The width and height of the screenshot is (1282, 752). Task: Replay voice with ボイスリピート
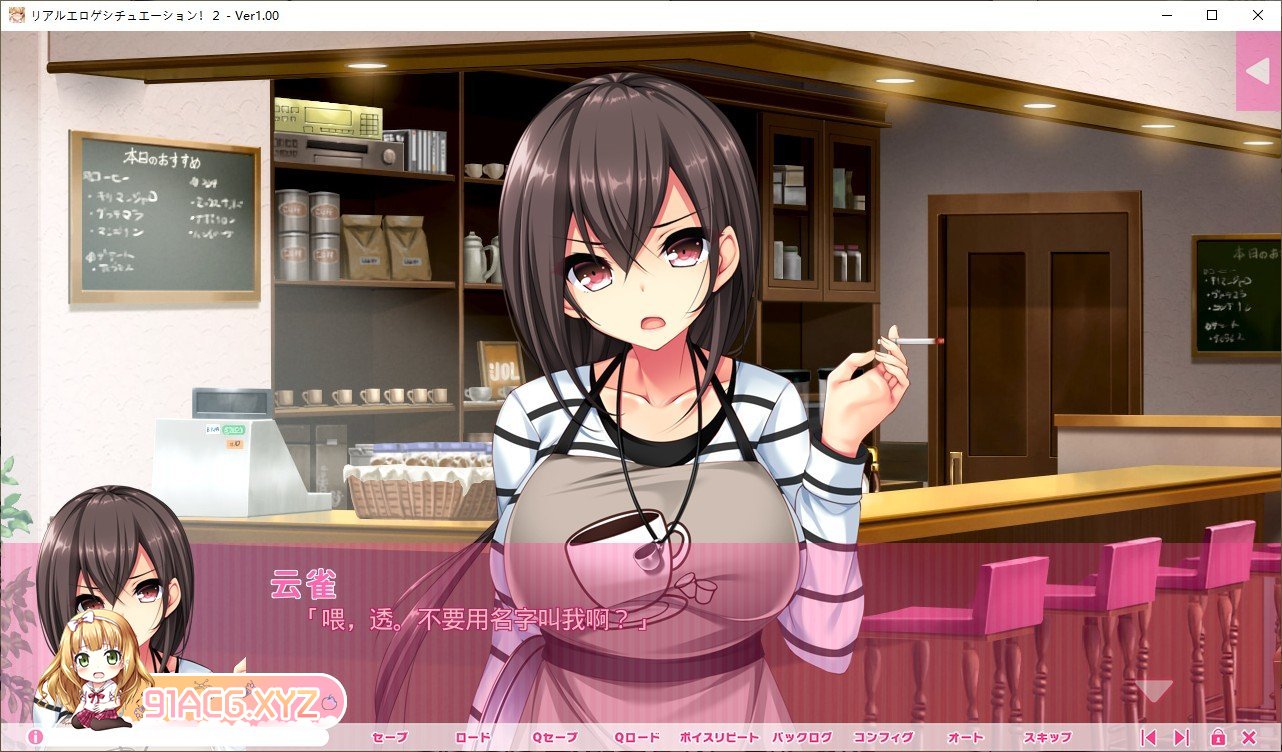[x=719, y=738]
